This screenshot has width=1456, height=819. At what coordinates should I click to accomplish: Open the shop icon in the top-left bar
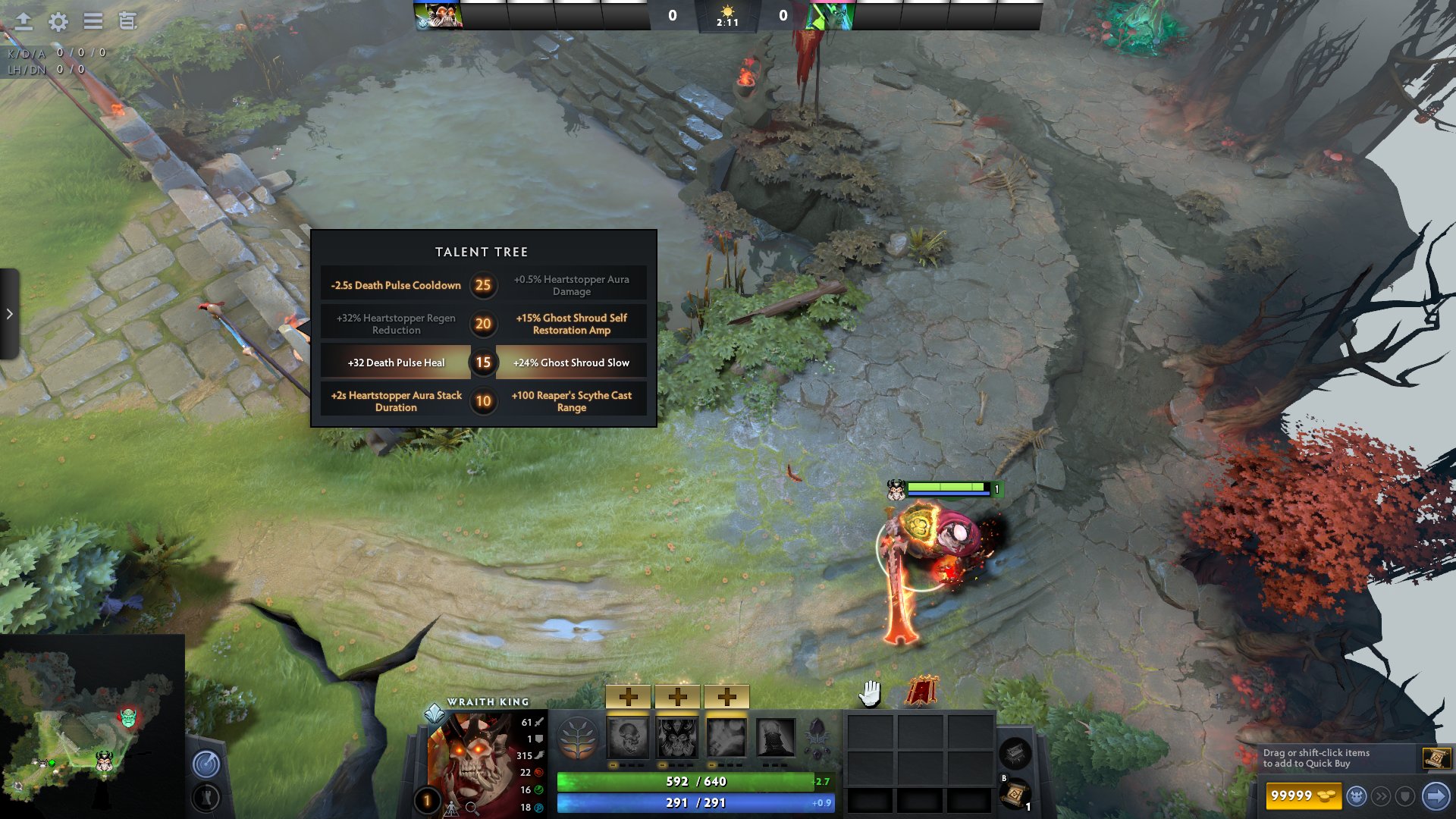(126, 22)
